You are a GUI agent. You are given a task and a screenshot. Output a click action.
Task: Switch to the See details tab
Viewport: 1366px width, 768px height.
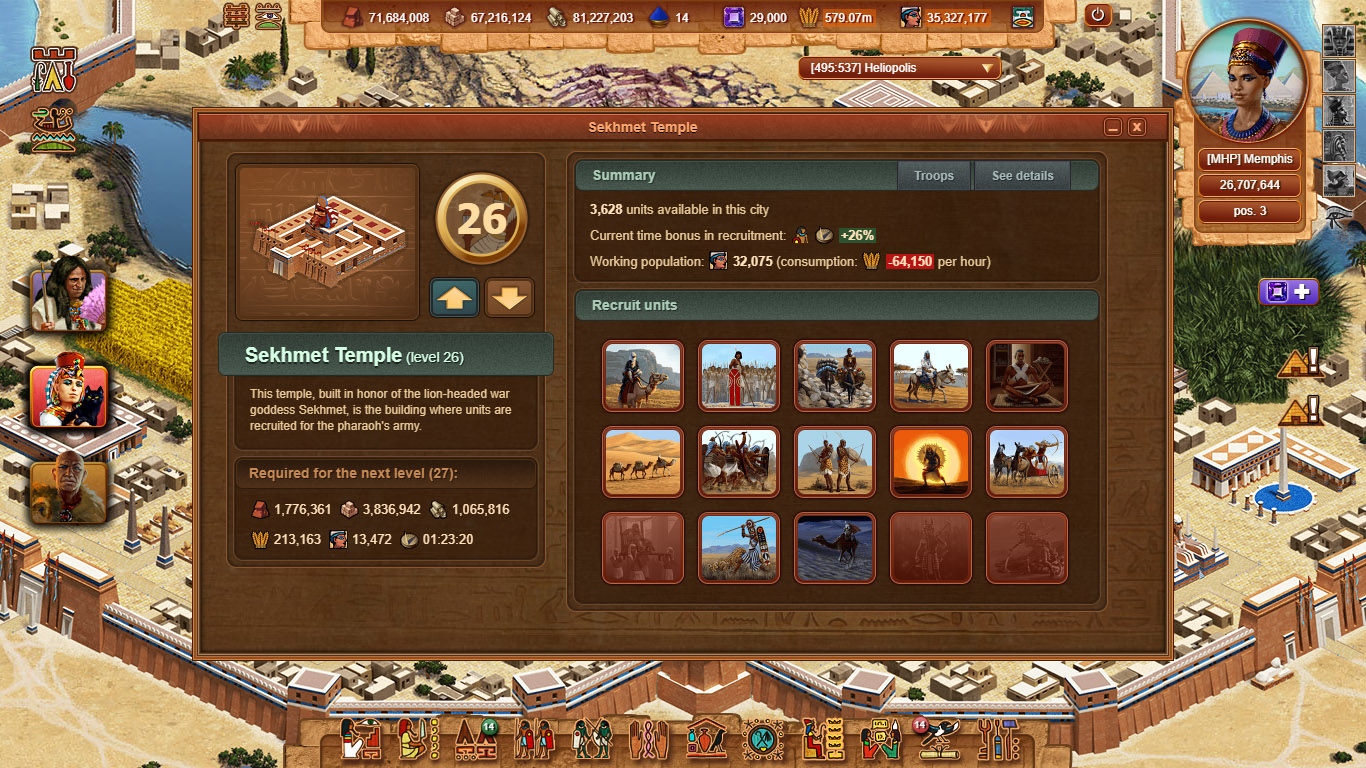(x=1022, y=175)
